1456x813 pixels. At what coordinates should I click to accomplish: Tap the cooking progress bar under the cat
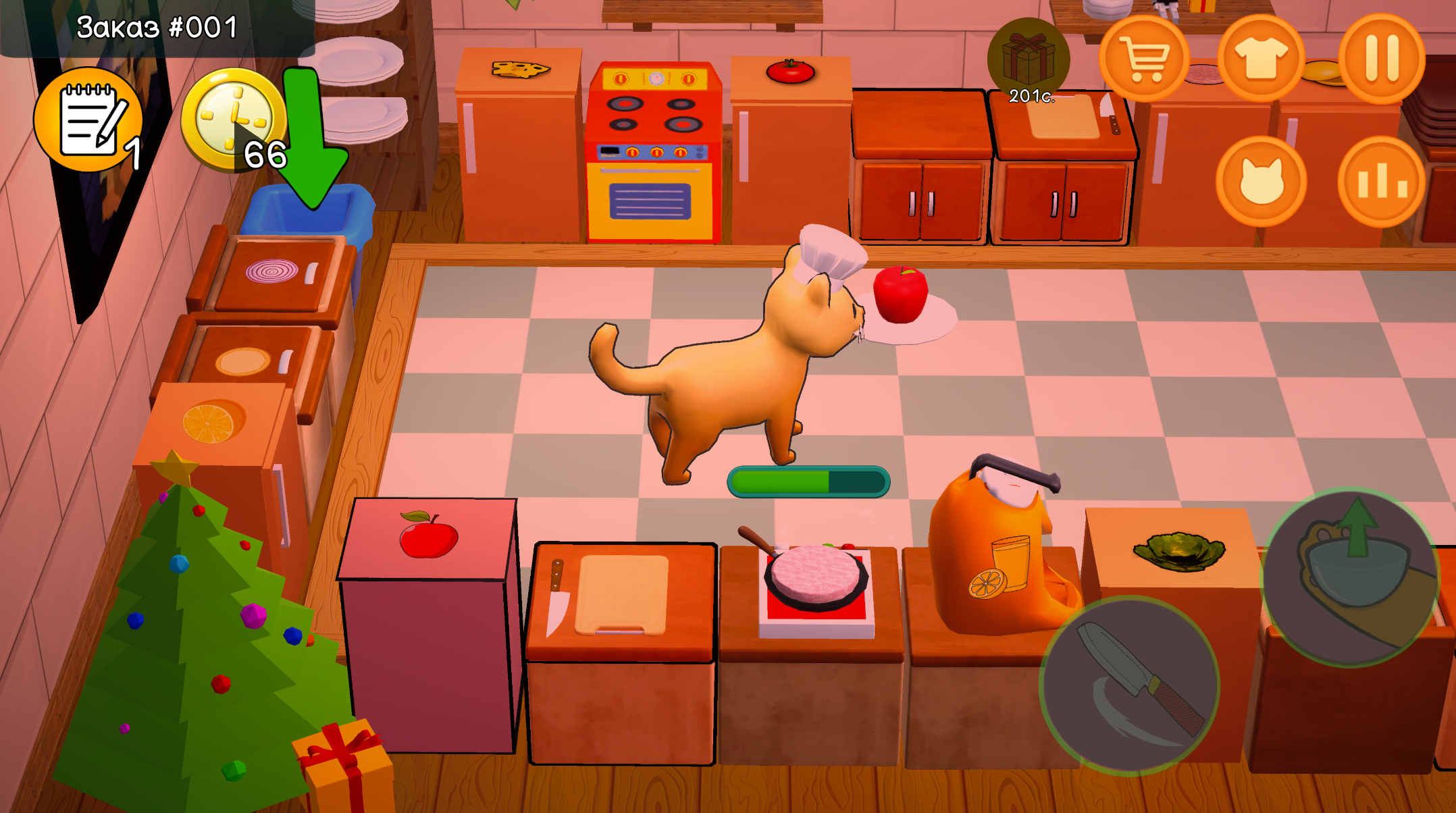coord(806,481)
